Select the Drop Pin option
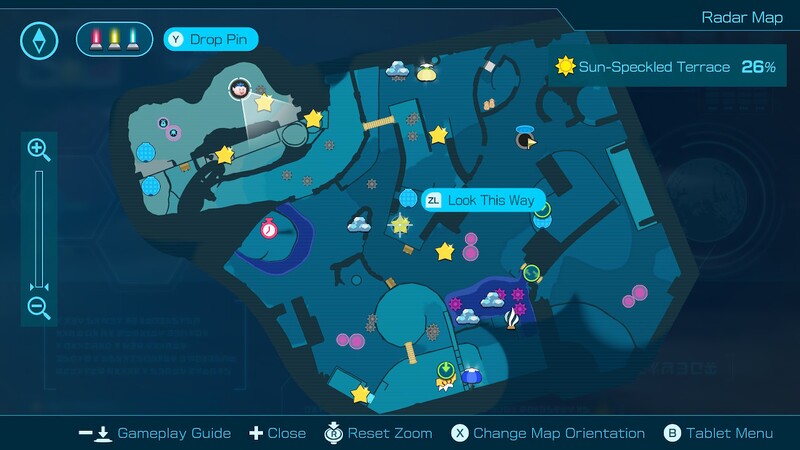 point(211,40)
